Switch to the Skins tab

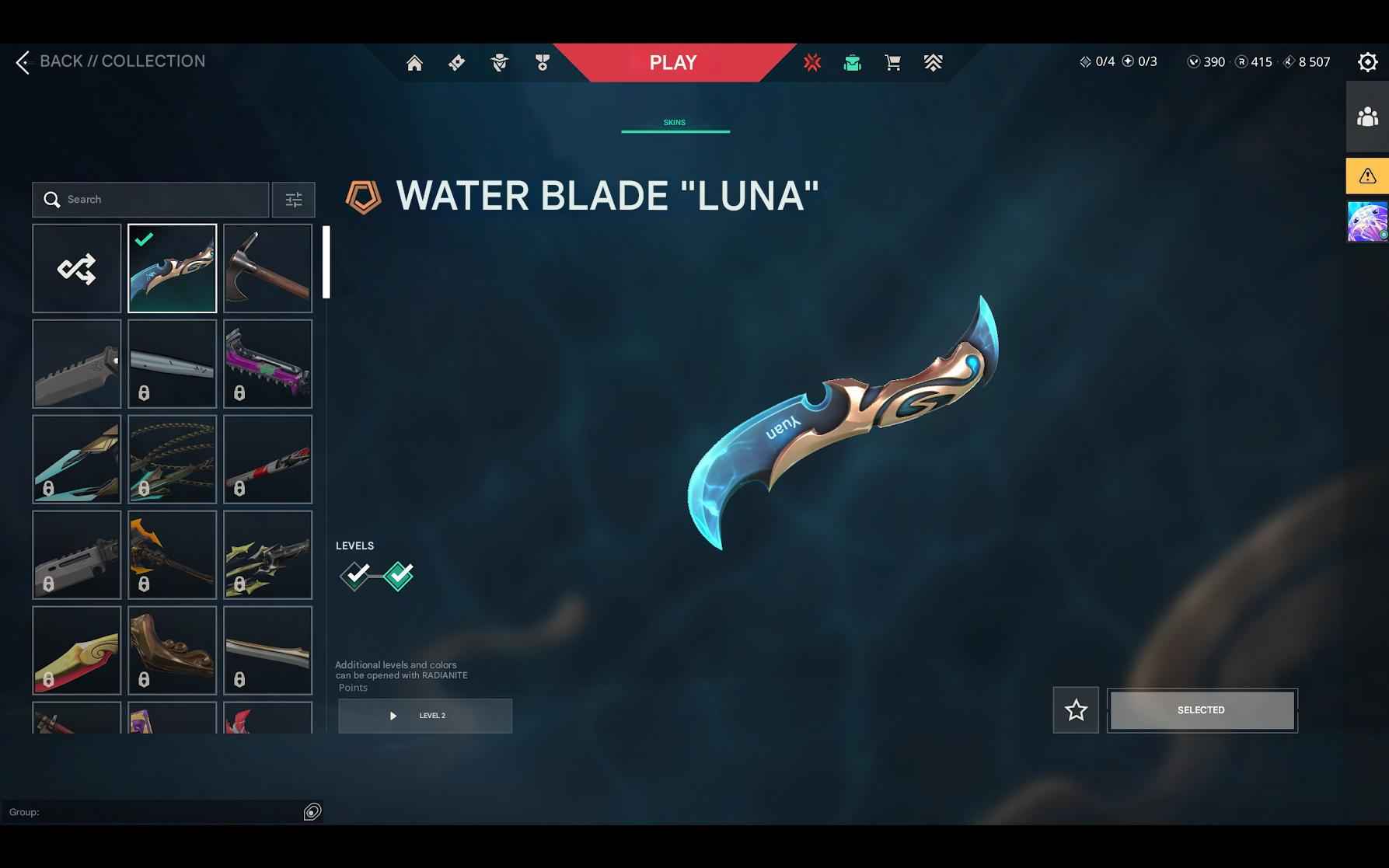675,122
